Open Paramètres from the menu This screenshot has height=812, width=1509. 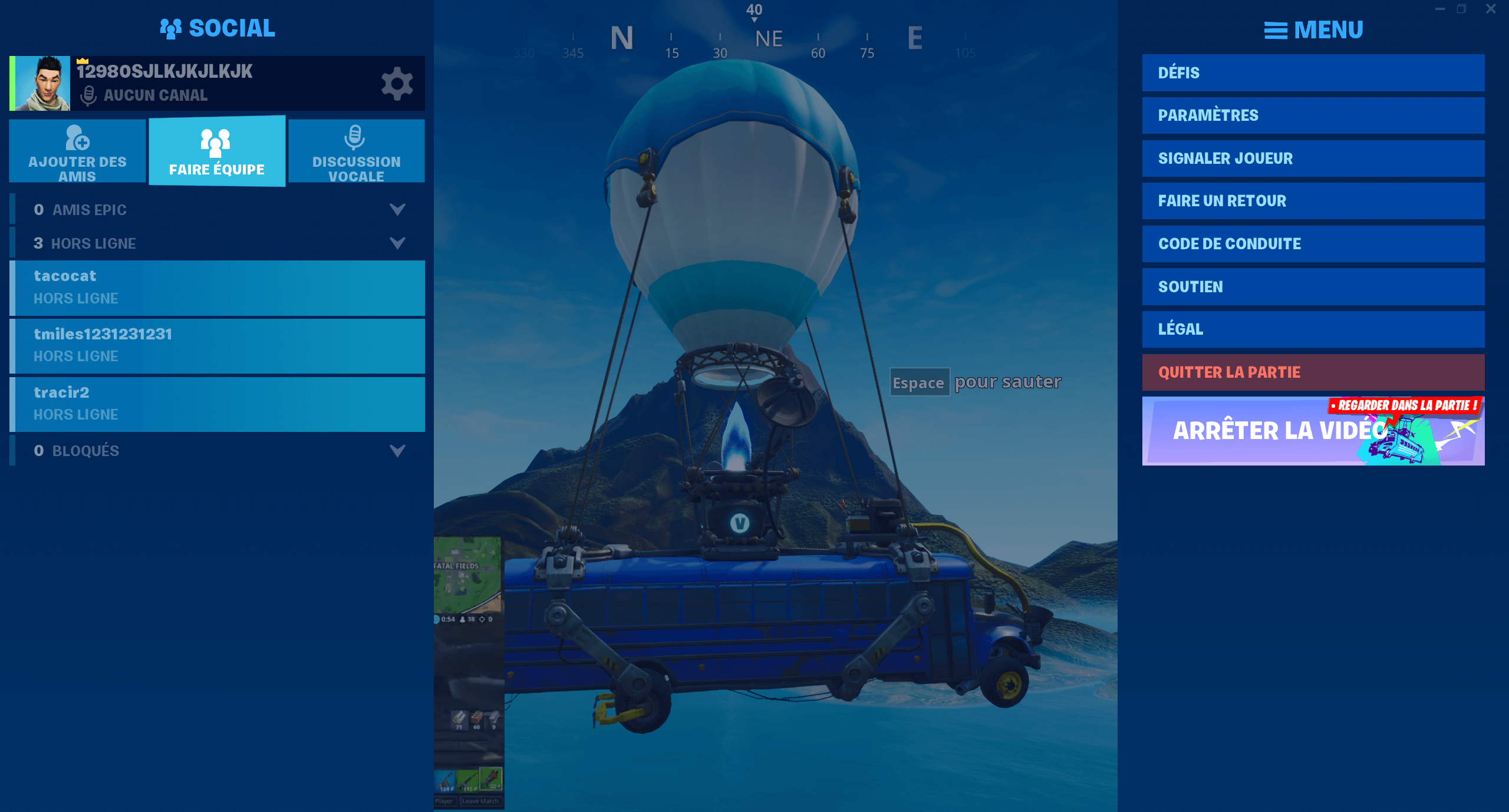click(1313, 115)
